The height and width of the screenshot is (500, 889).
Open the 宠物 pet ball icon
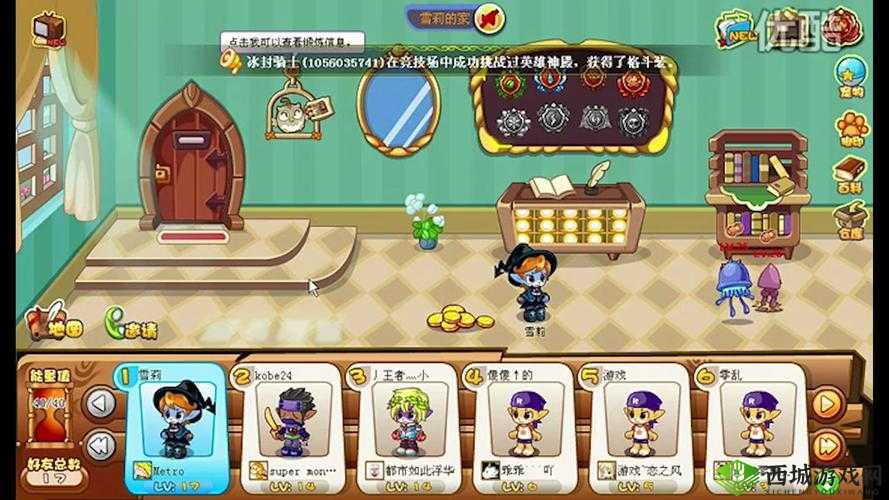(852, 77)
